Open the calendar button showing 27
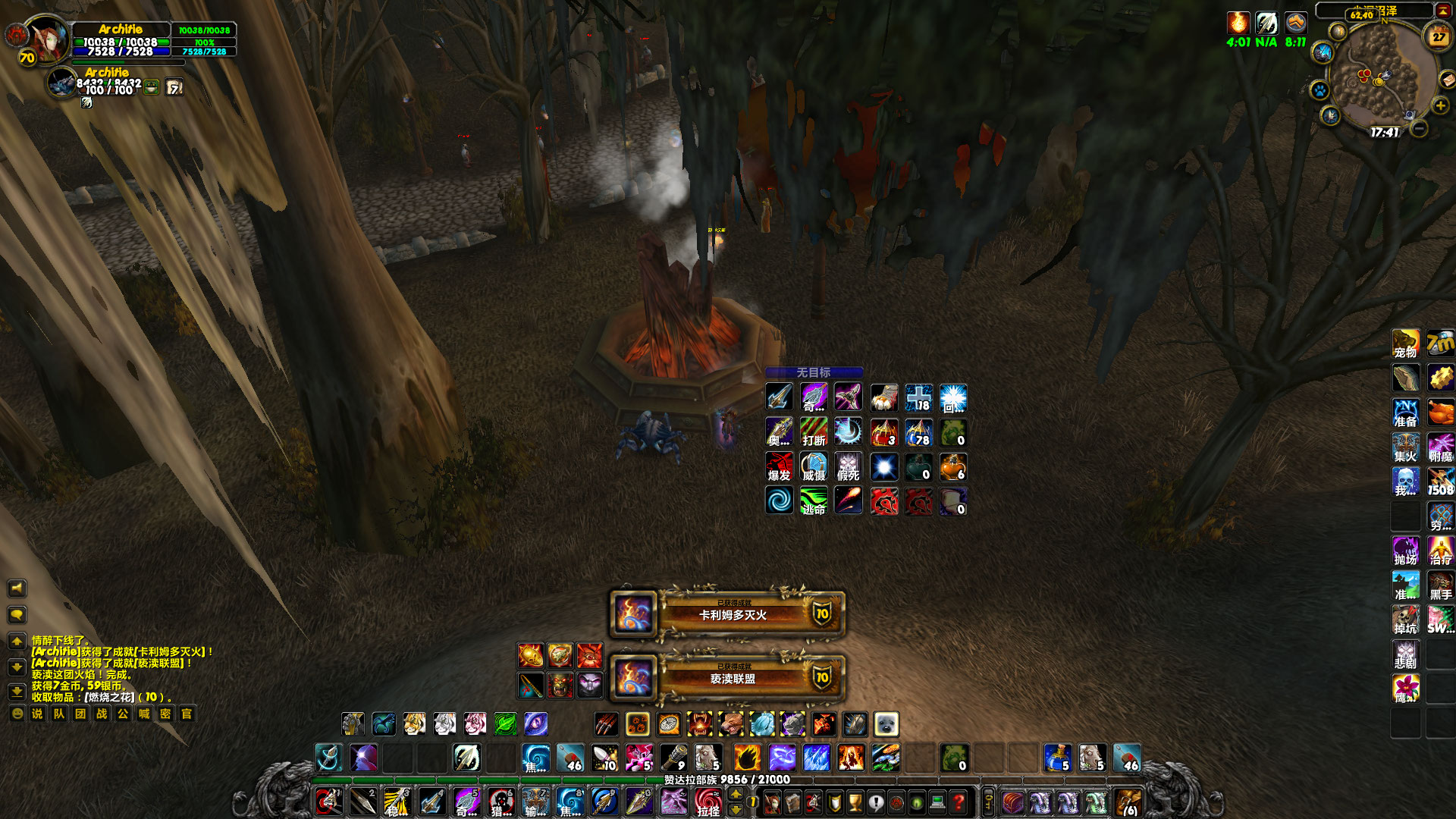Viewport: 1456px width, 819px height. 1439,36
